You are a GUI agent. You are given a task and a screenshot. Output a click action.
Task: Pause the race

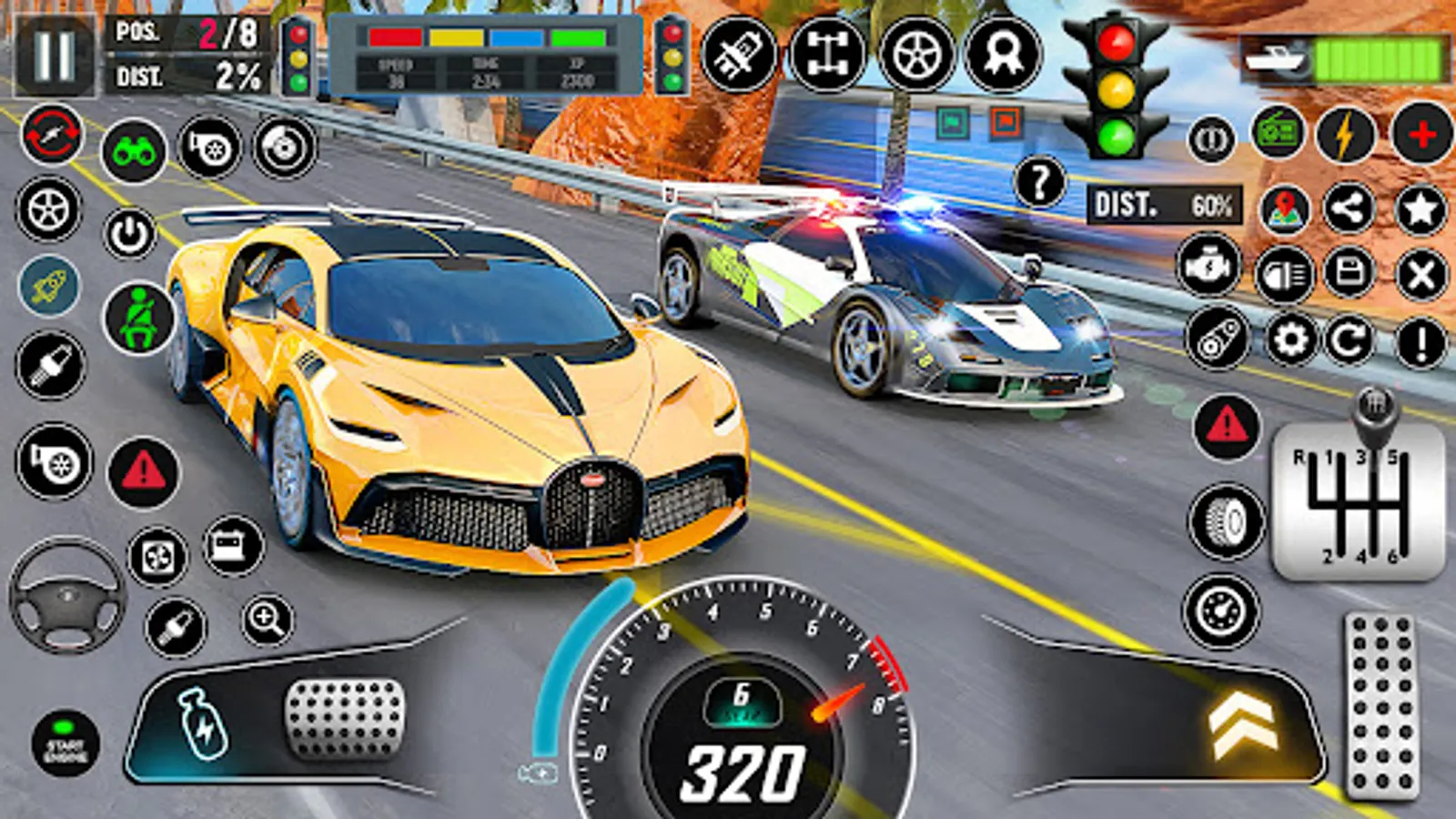click(54, 56)
